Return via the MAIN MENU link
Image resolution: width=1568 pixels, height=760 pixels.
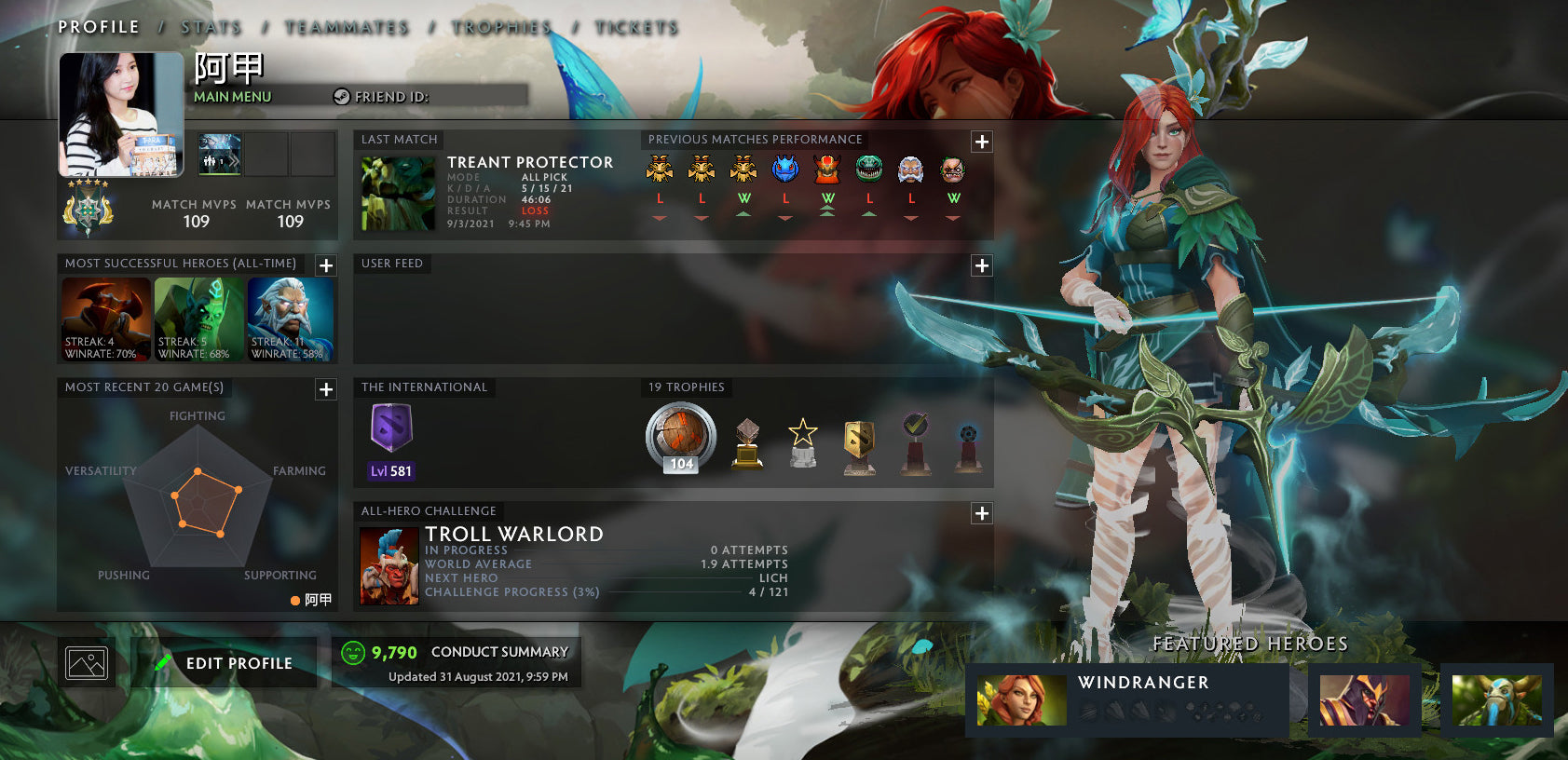[x=231, y=96]
